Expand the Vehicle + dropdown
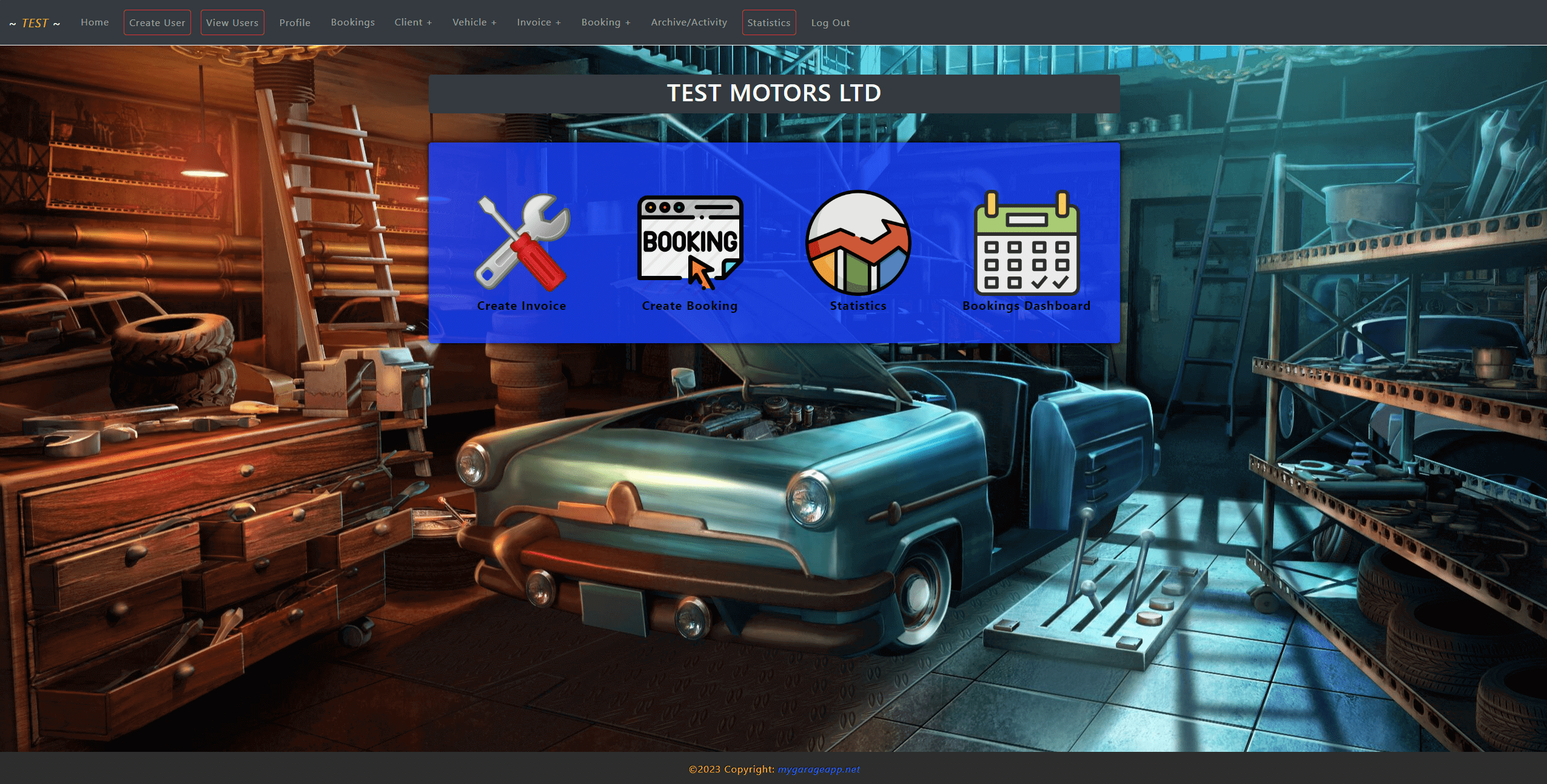Image resolution: width=1547 pixels, height=784 pixels. pos(474,22)
